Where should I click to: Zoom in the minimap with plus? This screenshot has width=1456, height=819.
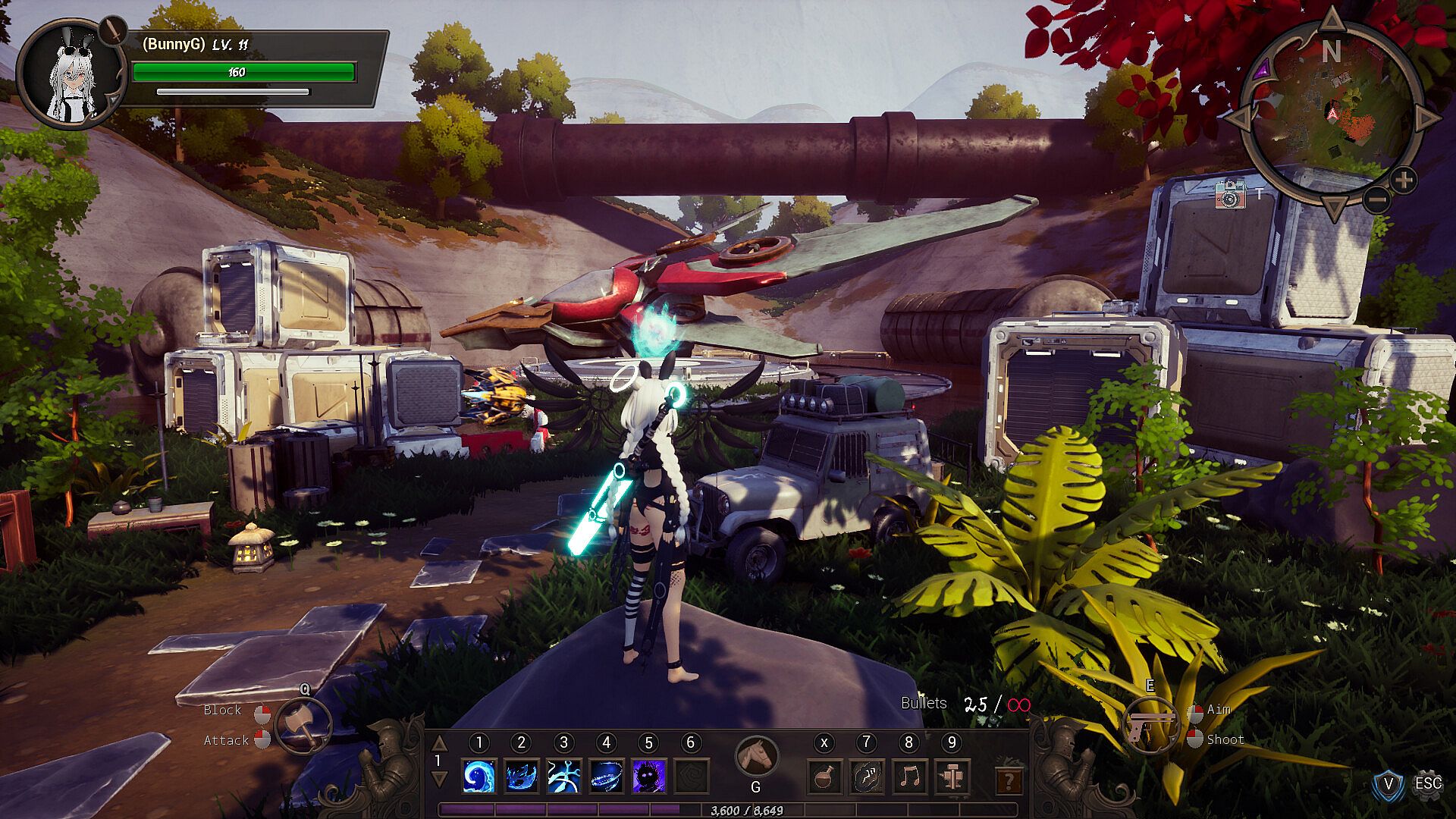(x=1404, y=180)
